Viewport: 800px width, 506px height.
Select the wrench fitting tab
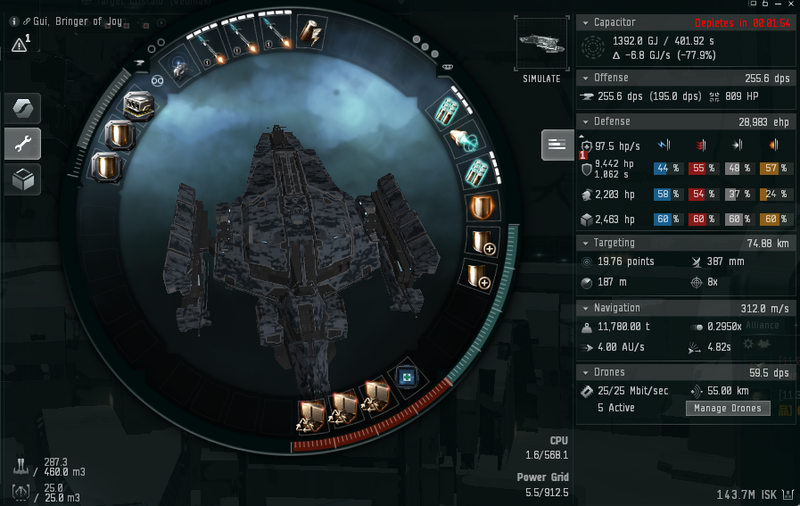click(x=22, y=143)
